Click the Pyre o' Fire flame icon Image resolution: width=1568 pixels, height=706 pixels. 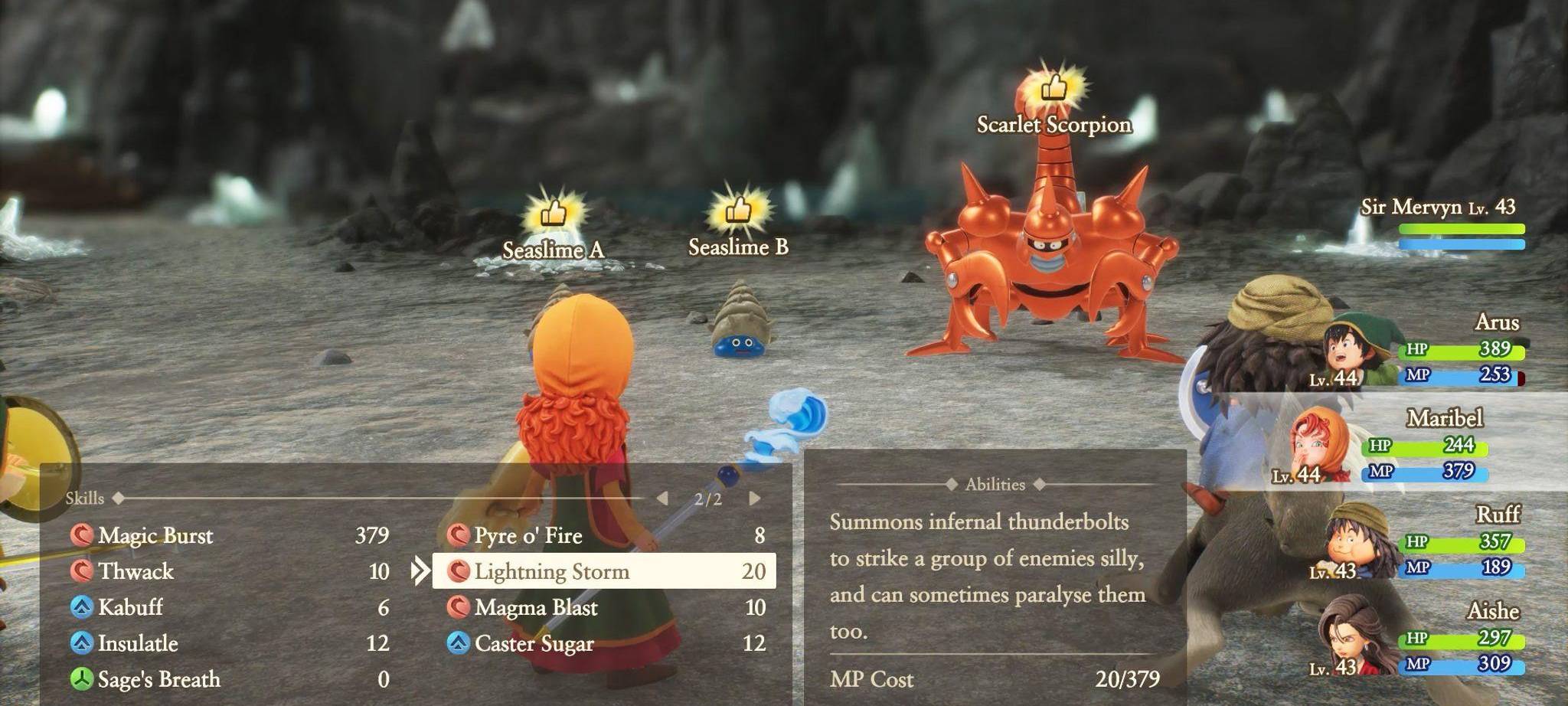[459, 537]
